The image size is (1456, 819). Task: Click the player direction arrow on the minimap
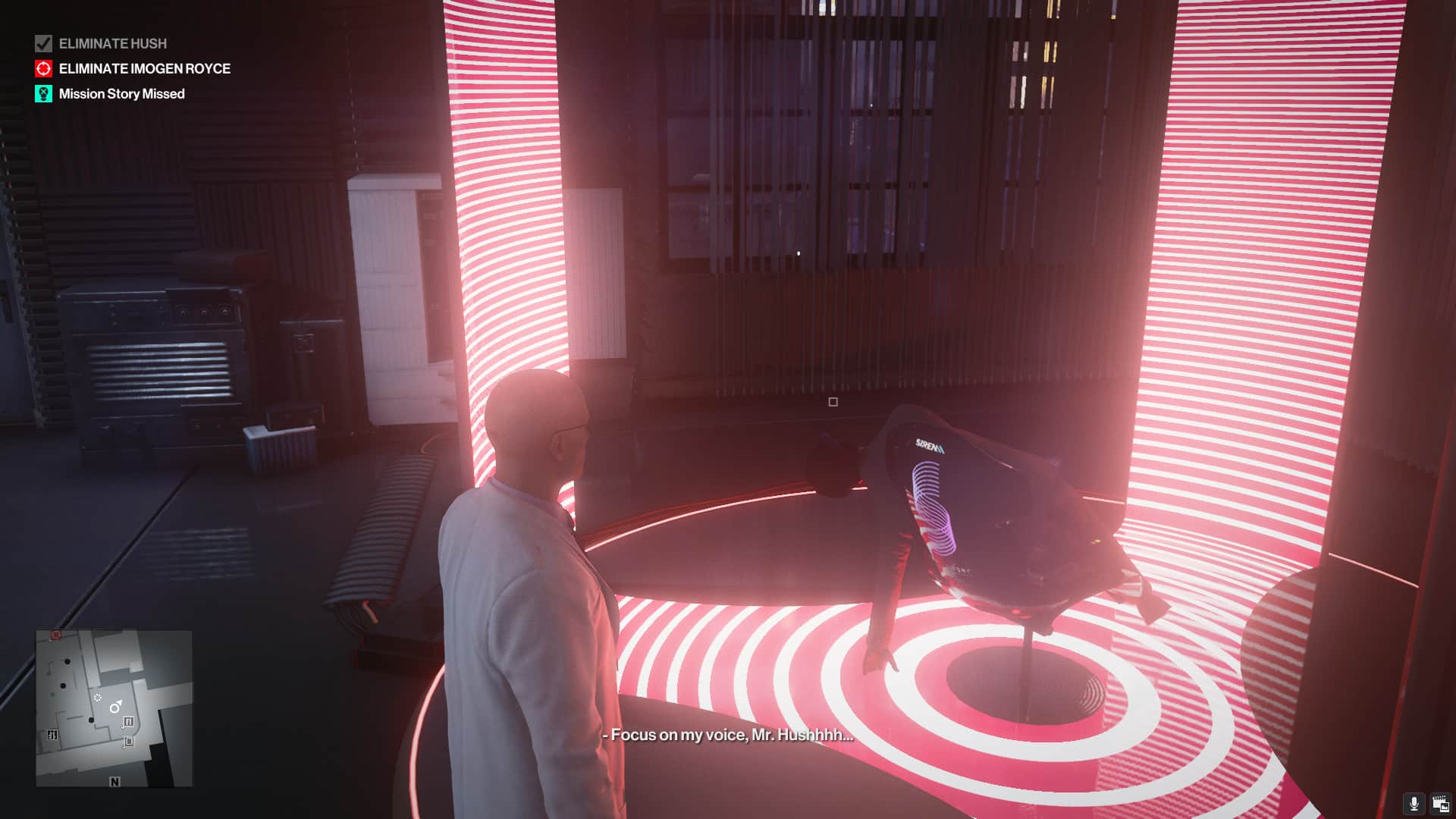tap(115, 707)
